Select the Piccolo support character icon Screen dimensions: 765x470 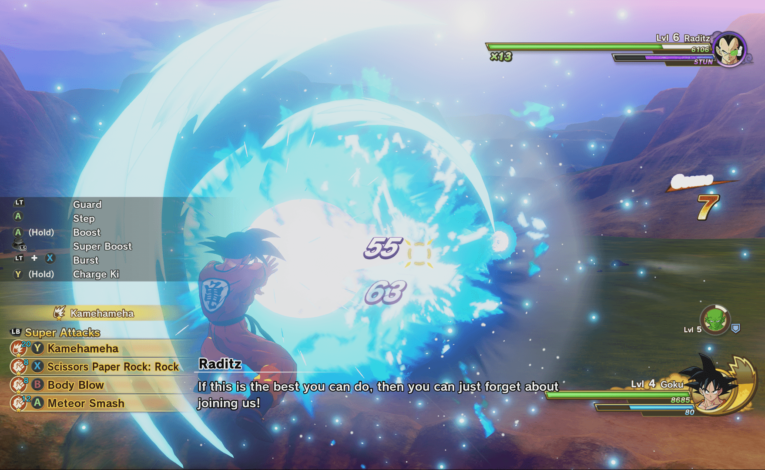[714, 319]
